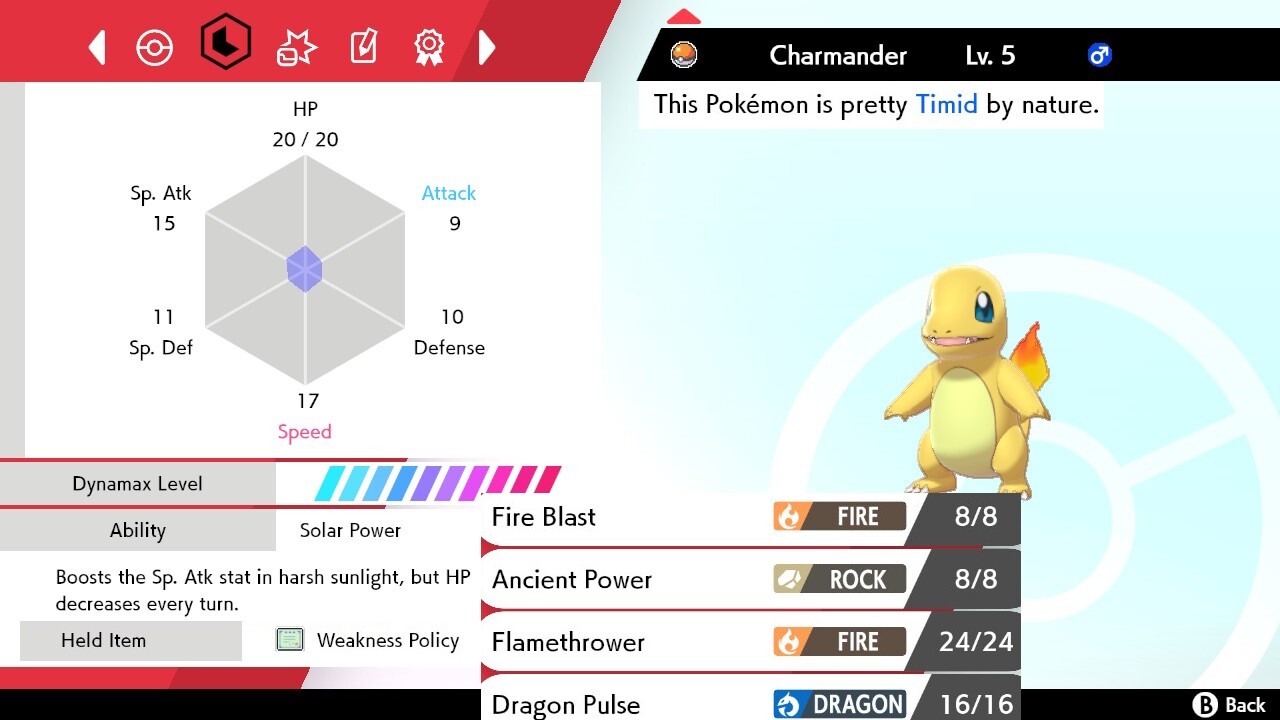1280x720 pixels.
Task: Open the ribbons page via the badge icon
Action: (x=429, y=45)
